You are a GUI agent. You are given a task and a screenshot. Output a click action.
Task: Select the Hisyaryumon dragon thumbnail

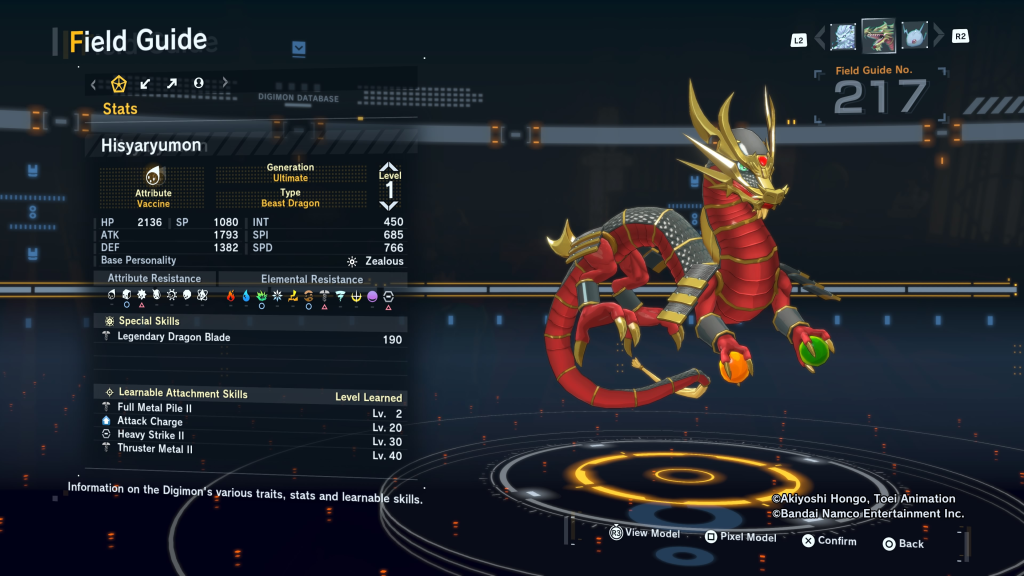click(879, 36)
